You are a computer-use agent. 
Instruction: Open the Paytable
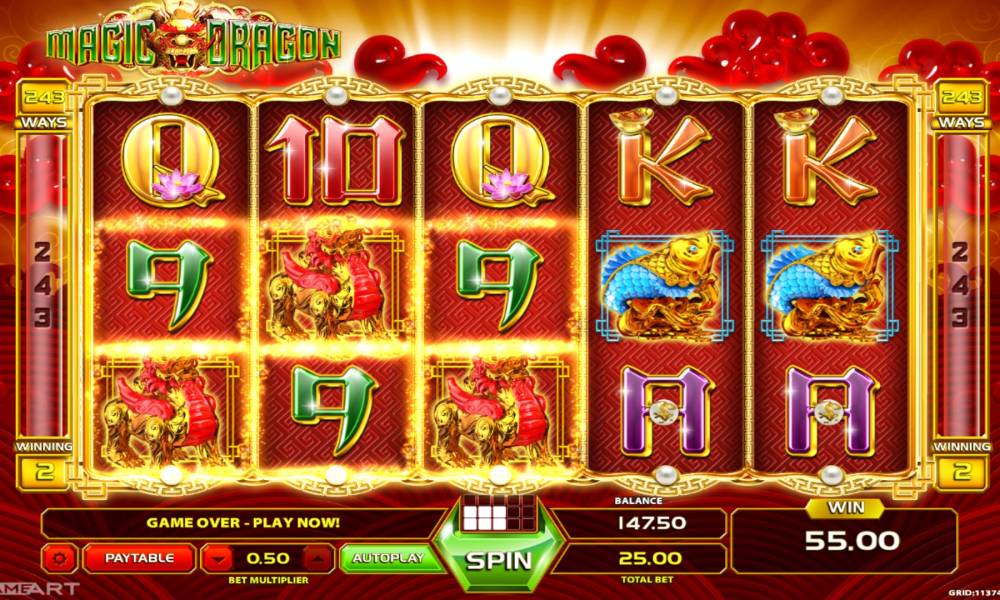[139, 558]
